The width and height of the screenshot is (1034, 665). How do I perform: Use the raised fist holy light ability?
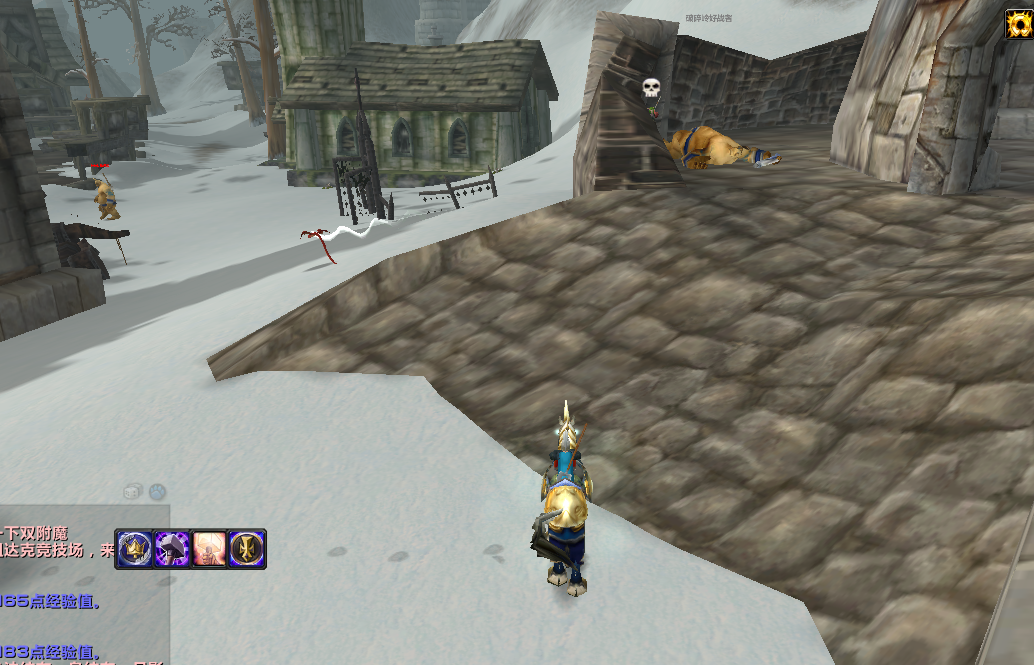(209, 549)
